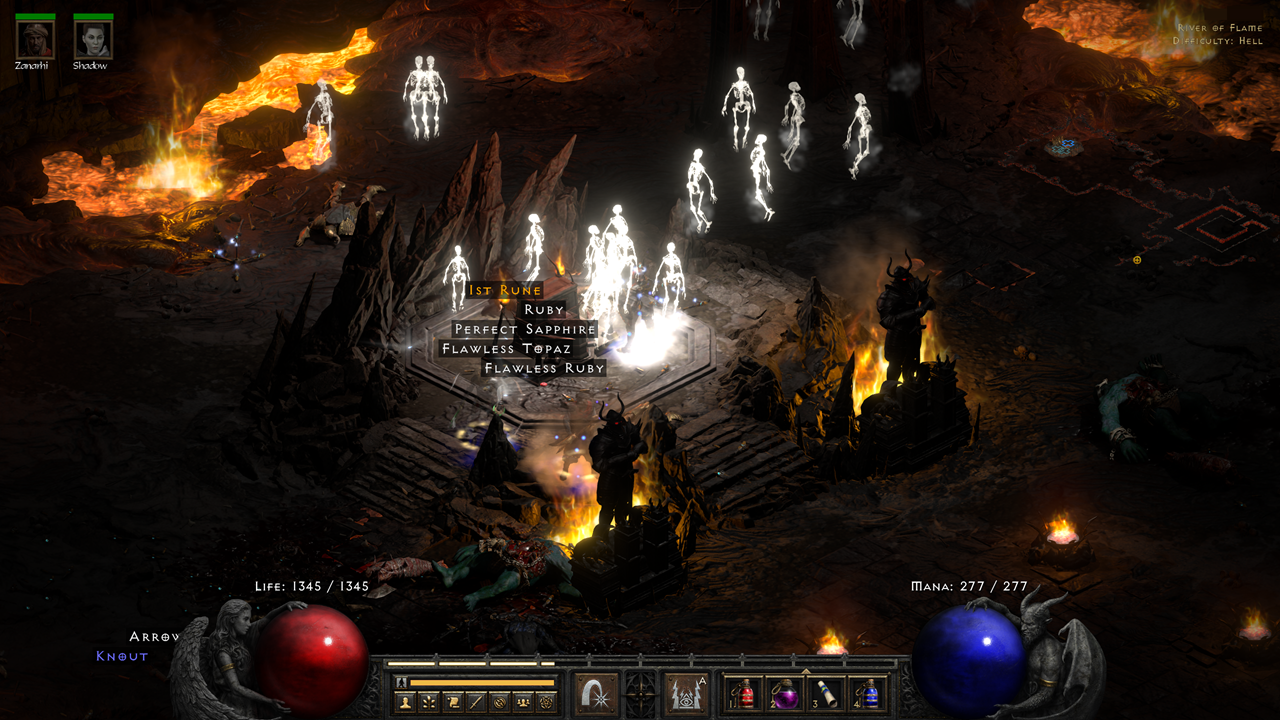The image size is (1280, 720).
Task: Open the character sheet bust icon
Action: click(x=407, y=702)
